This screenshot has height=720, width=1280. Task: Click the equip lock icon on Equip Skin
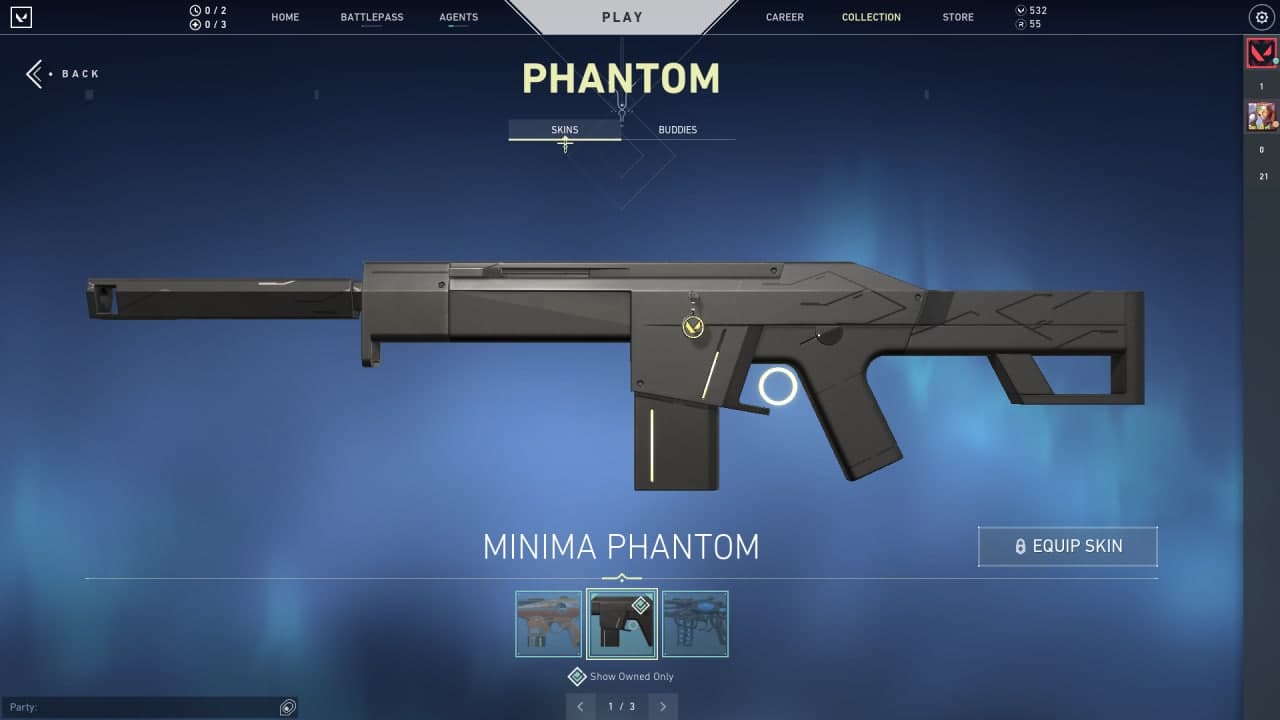tap(1020, 546)
